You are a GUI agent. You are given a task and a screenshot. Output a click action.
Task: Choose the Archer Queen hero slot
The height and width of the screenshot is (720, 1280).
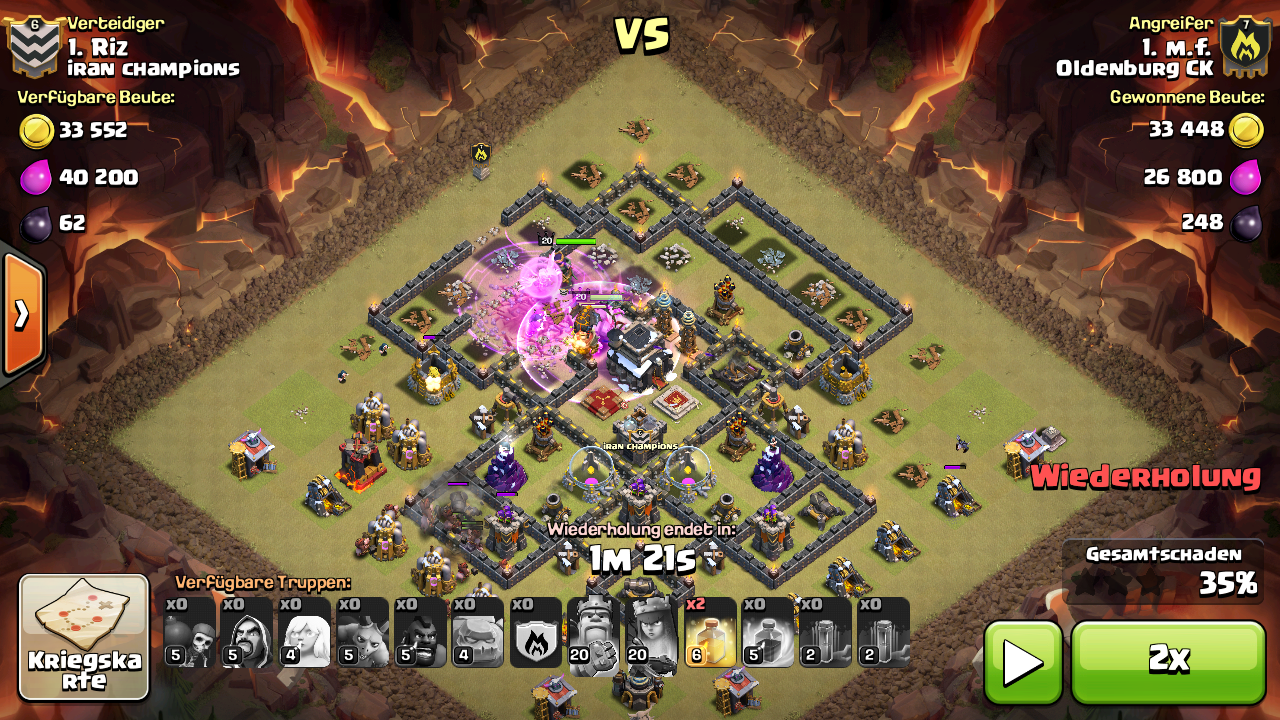651,633
